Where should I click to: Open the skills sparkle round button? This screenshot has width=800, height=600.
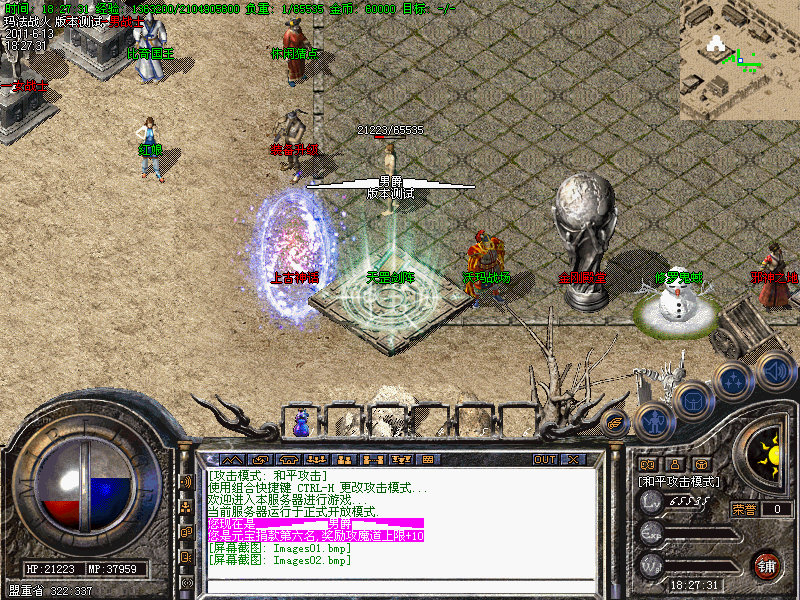(x=735, y=380)
